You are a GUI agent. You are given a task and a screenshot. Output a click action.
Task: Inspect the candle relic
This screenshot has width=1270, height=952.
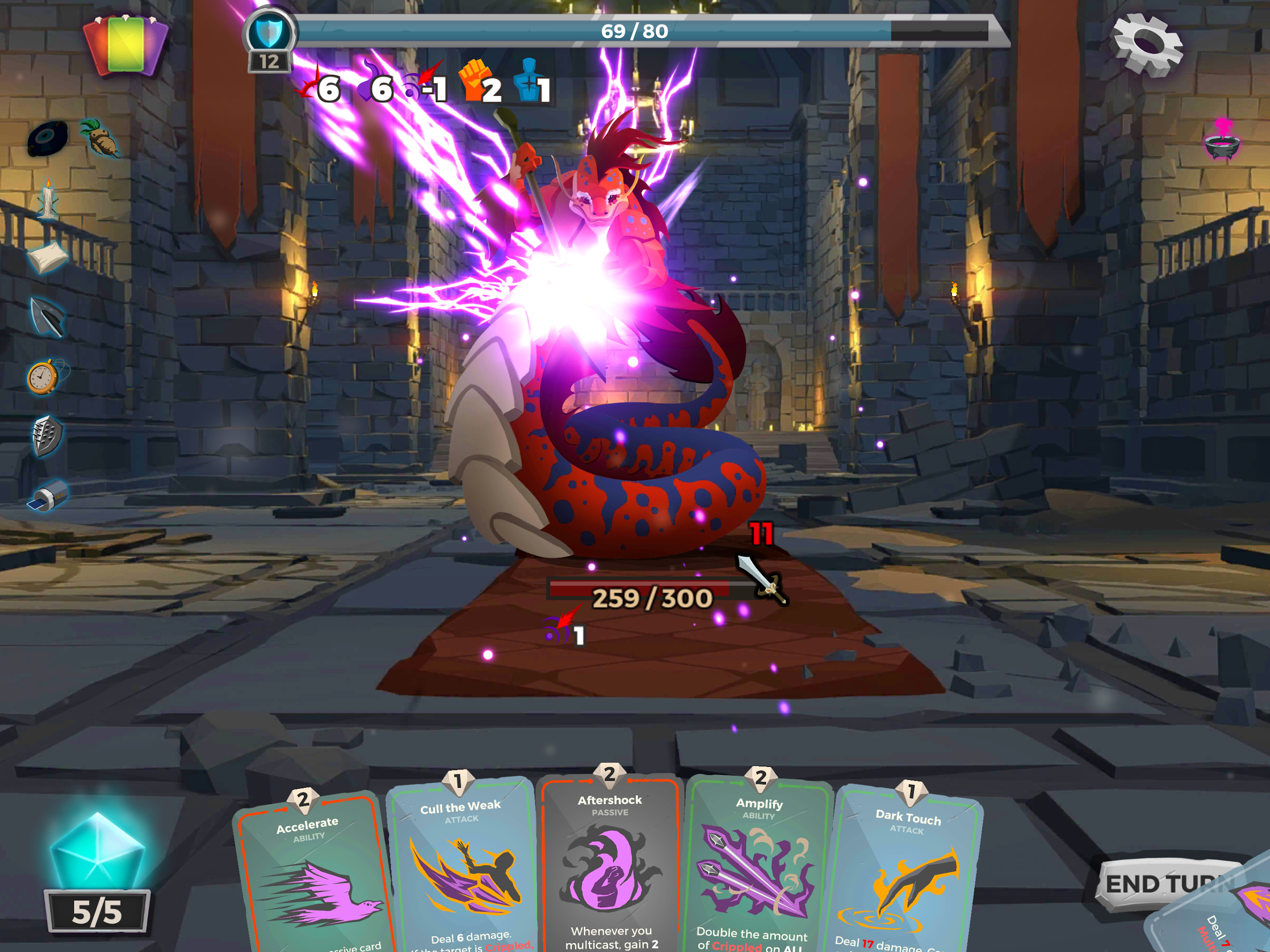pos(48,198)
